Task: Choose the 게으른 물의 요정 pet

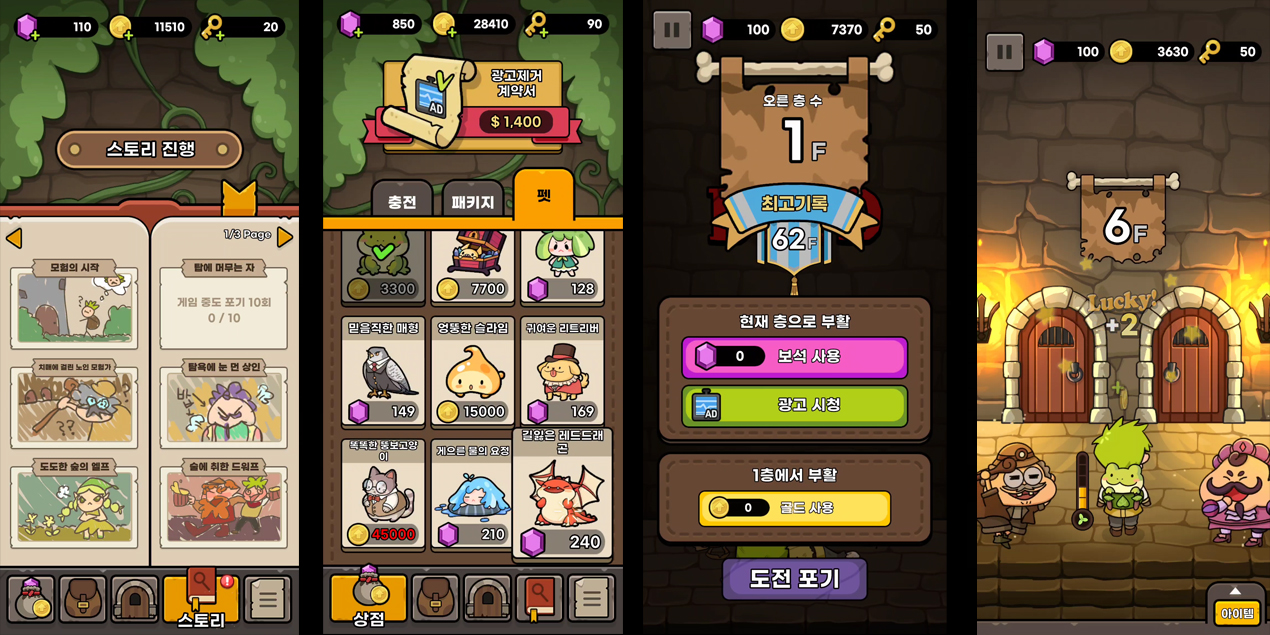Action: pos(473,494)
